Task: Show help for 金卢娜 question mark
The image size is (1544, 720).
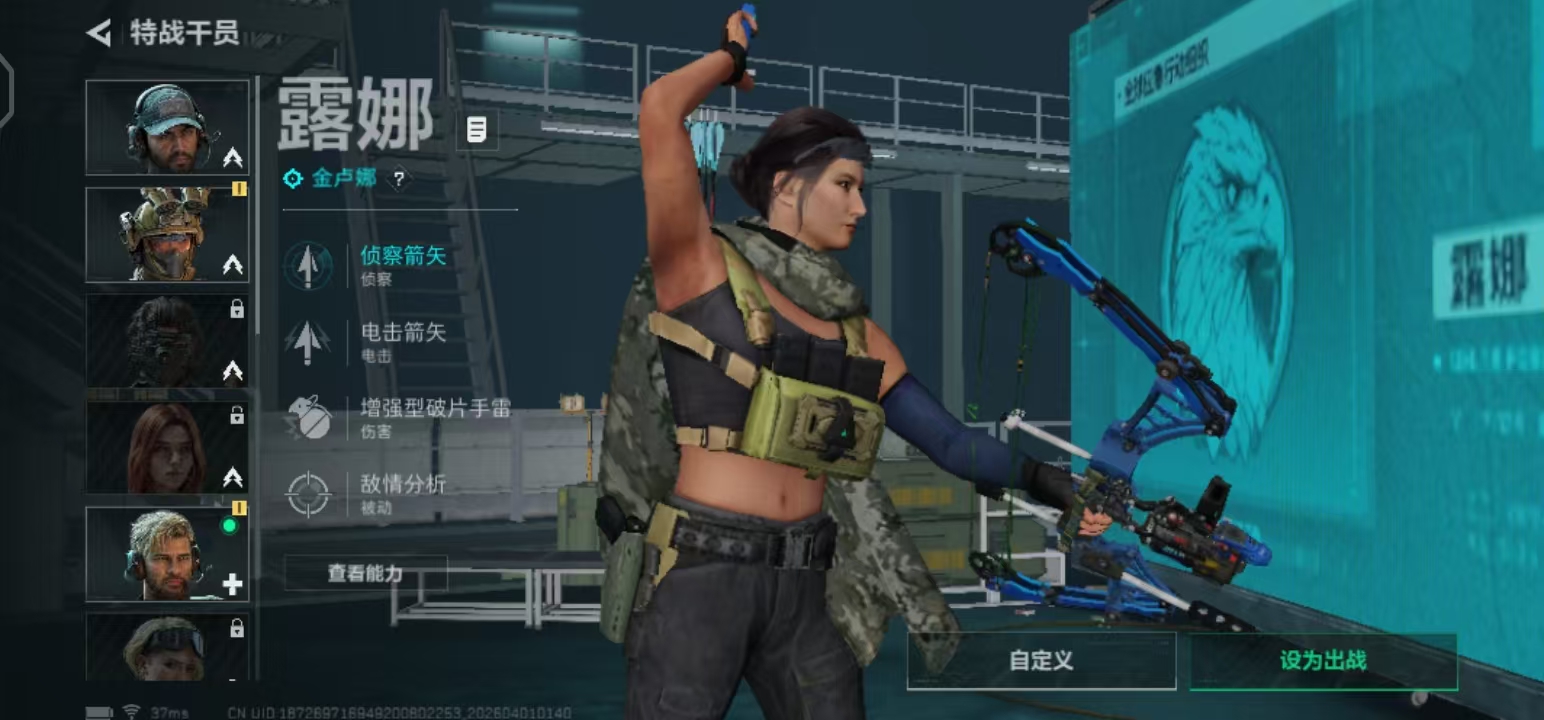Action: [x=399, y=179]
